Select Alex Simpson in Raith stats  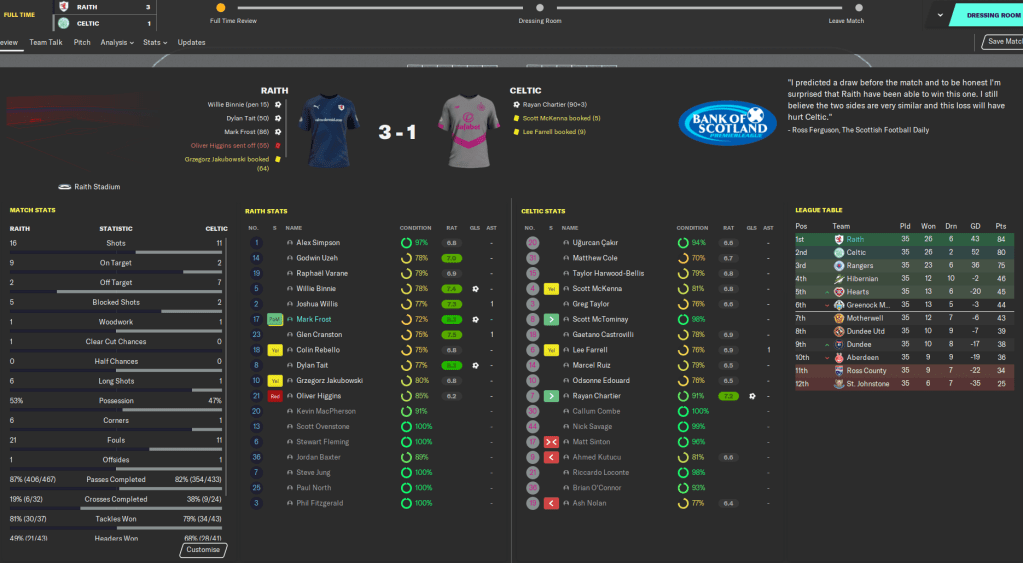318,243
